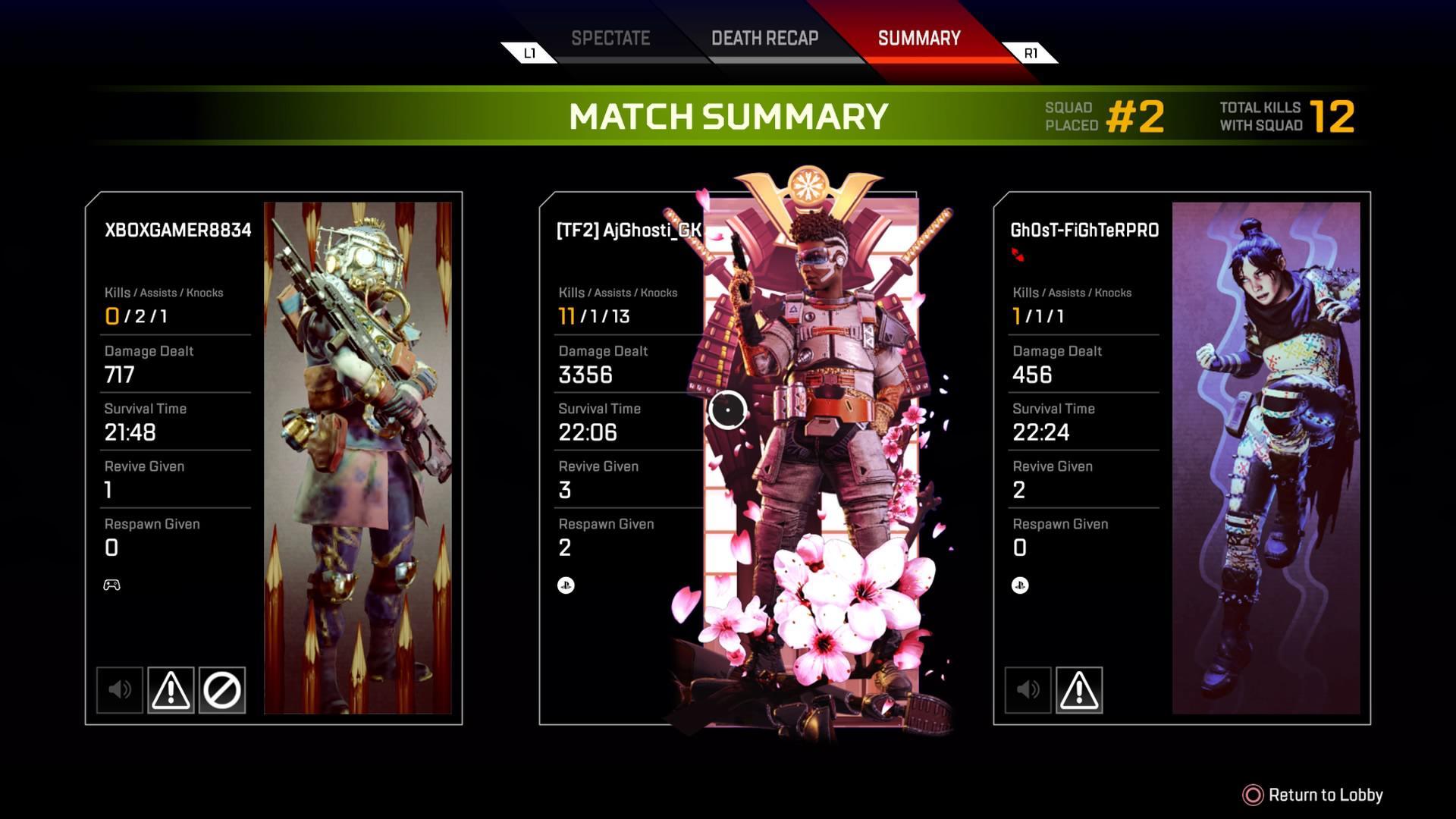The width and height of the screenshot is (1456, 819).
Task: Switch to the Spectate tab
Action: pos(610,39)
